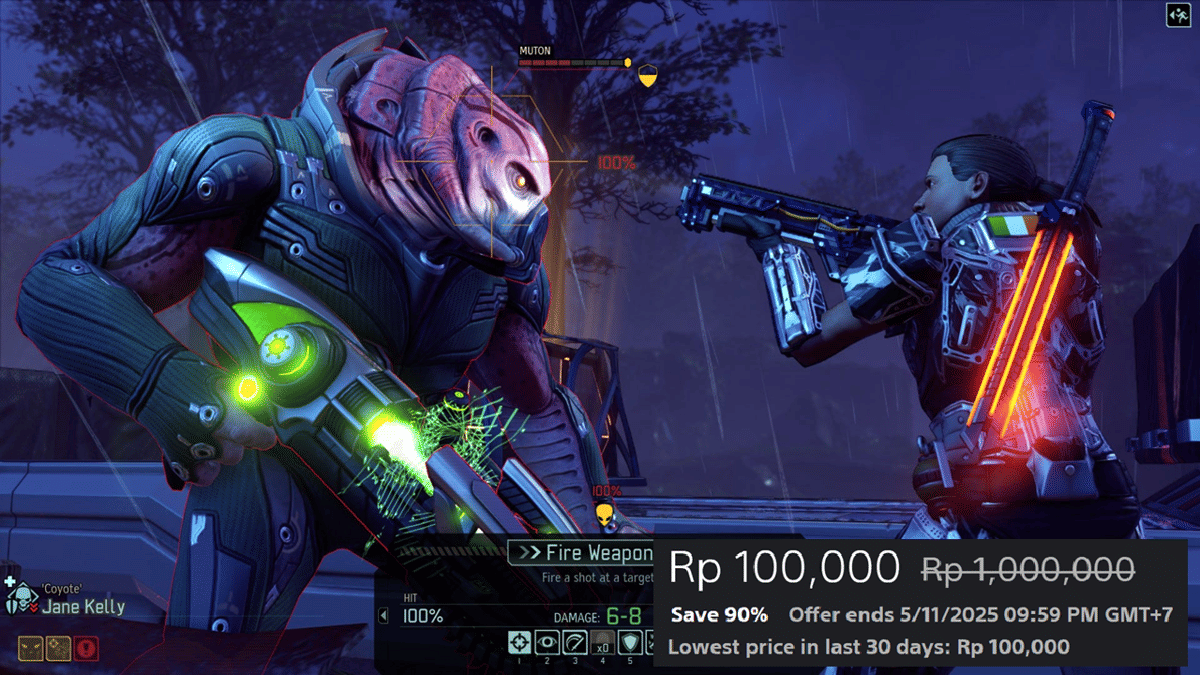Target the yellow alien head enemy icon

604,514
